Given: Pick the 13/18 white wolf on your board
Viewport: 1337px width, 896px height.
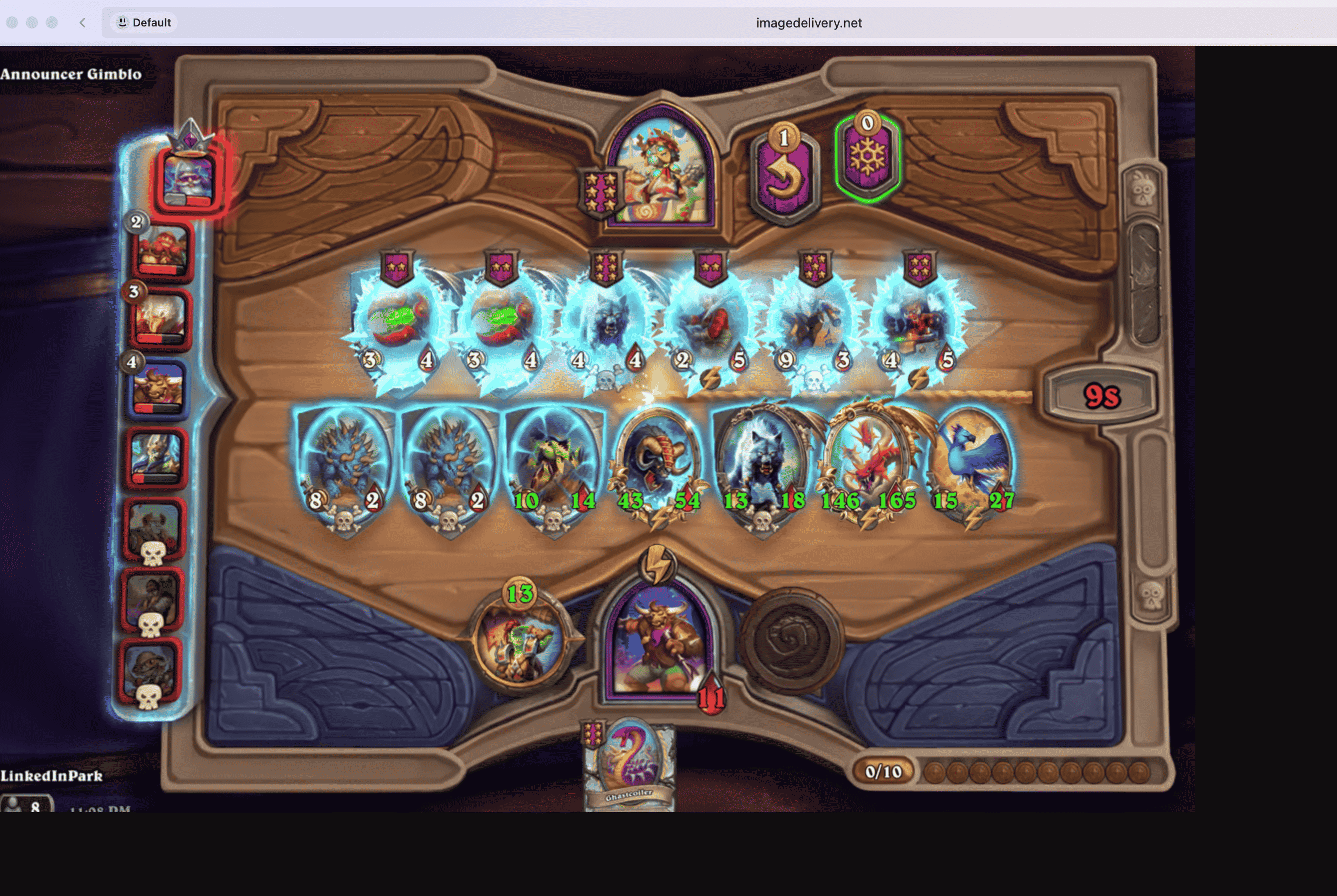Looking at the screenshot, I should pos(763,464).
